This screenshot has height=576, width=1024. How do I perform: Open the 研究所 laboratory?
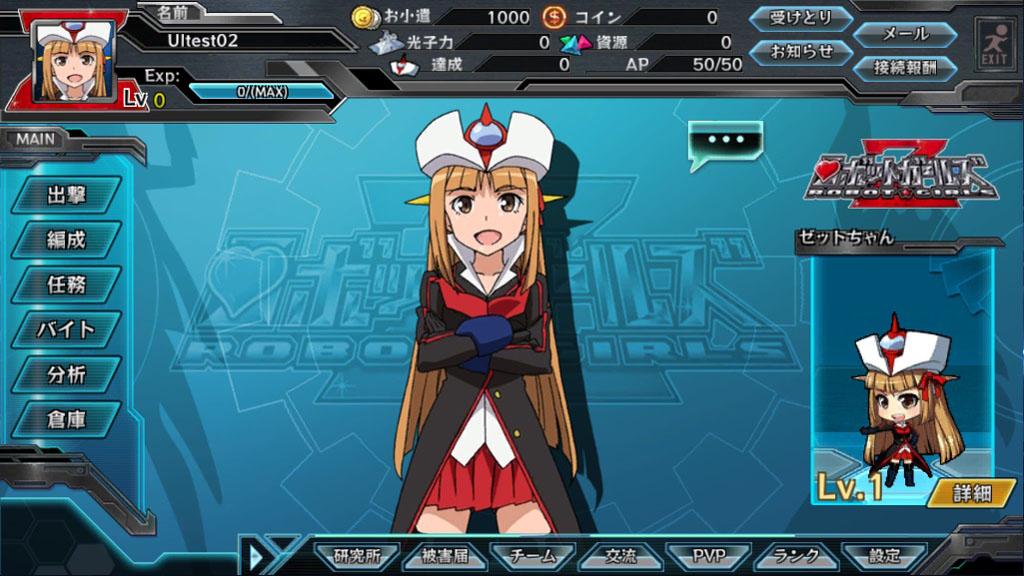tap(357, 556)
